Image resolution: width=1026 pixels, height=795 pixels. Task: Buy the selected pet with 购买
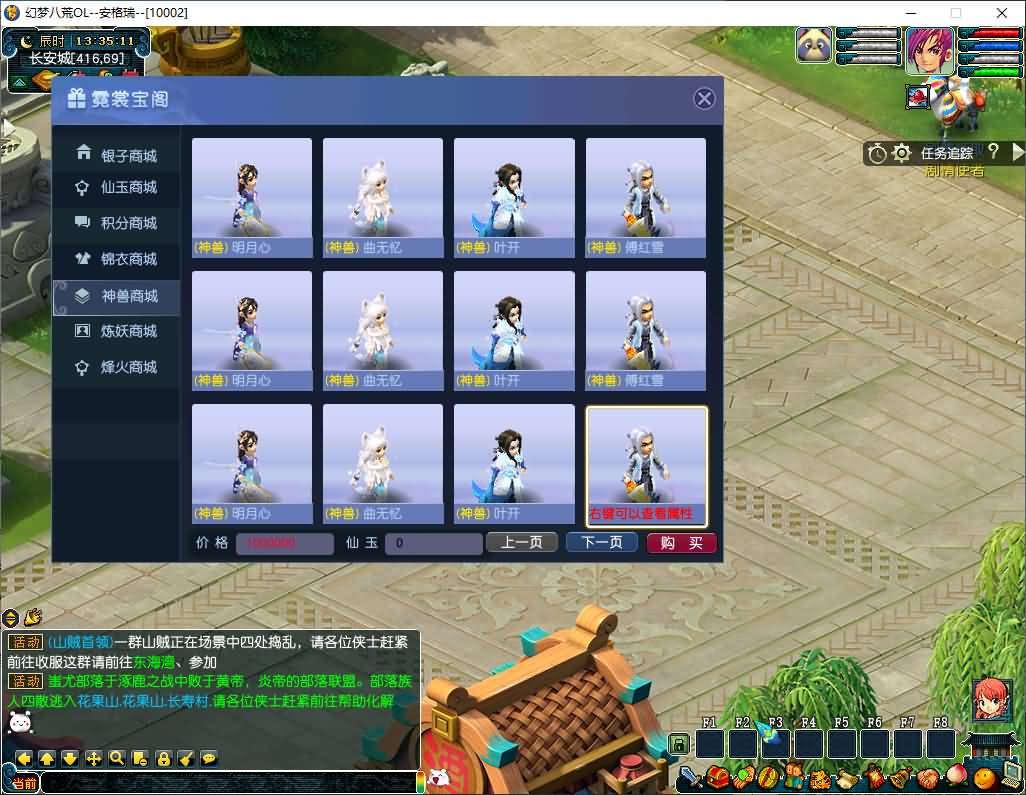pyautogui.click(x=682, y=543)
